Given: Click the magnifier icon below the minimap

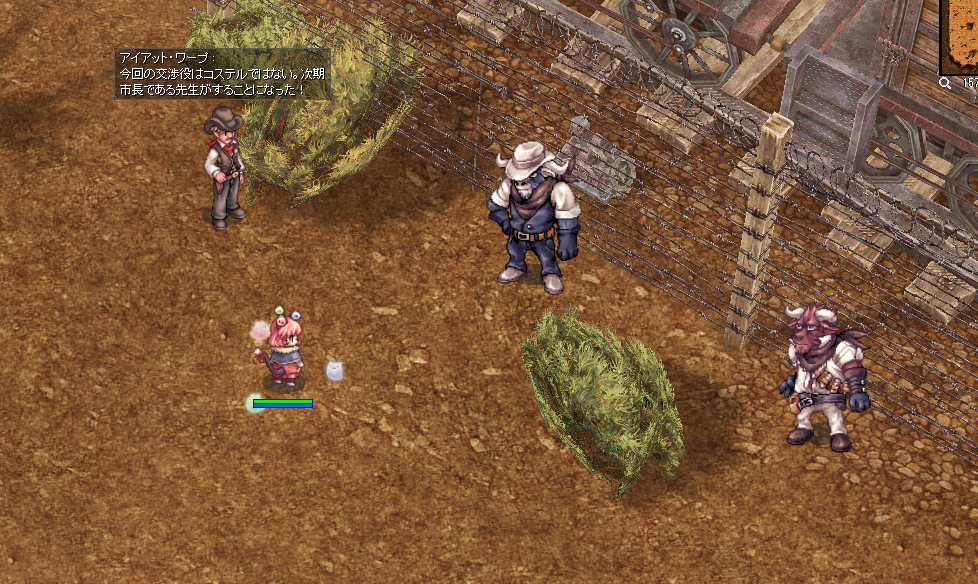Looking at the screenshot, I should (x=945, y=84).
